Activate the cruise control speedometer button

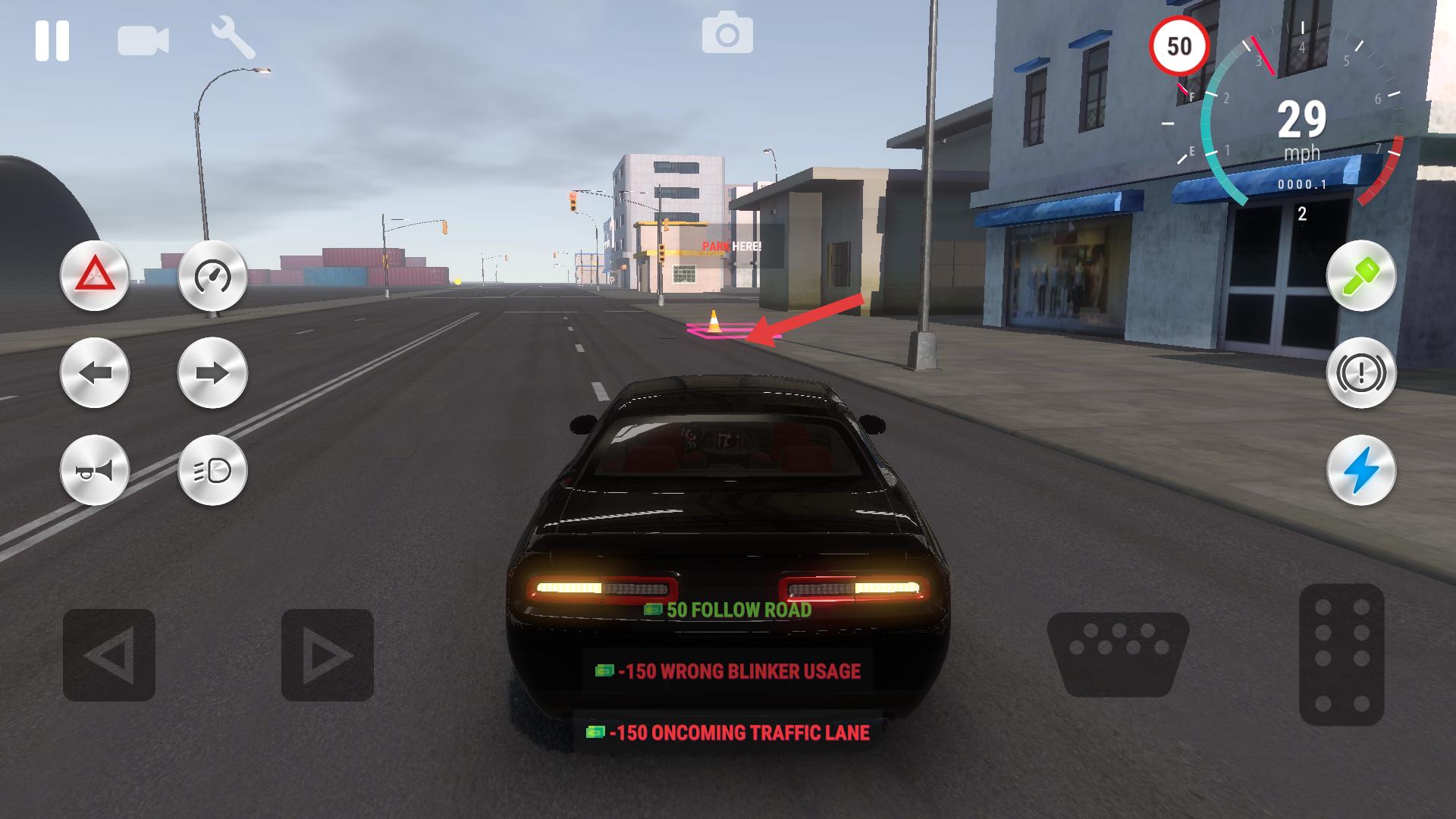(212, 275)
